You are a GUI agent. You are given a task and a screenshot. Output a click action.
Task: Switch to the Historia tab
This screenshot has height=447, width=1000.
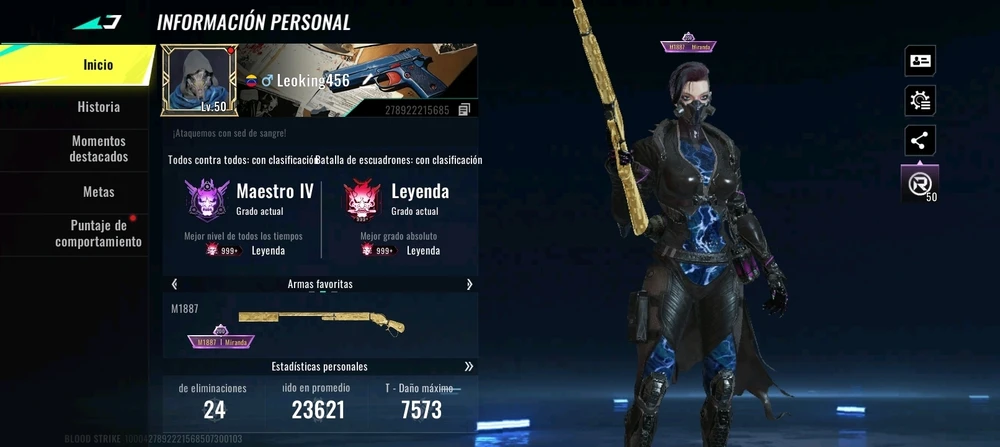[x=98, y=107]
